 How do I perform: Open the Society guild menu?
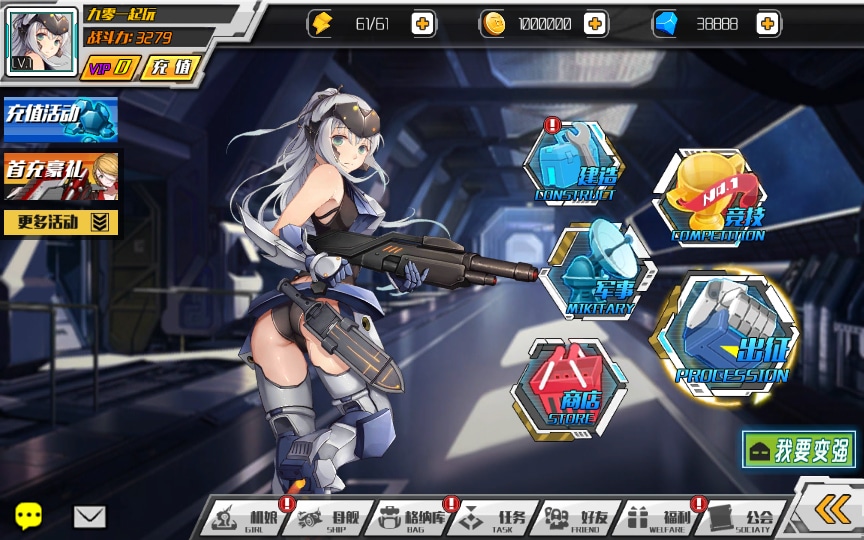(x=741, y=518)
